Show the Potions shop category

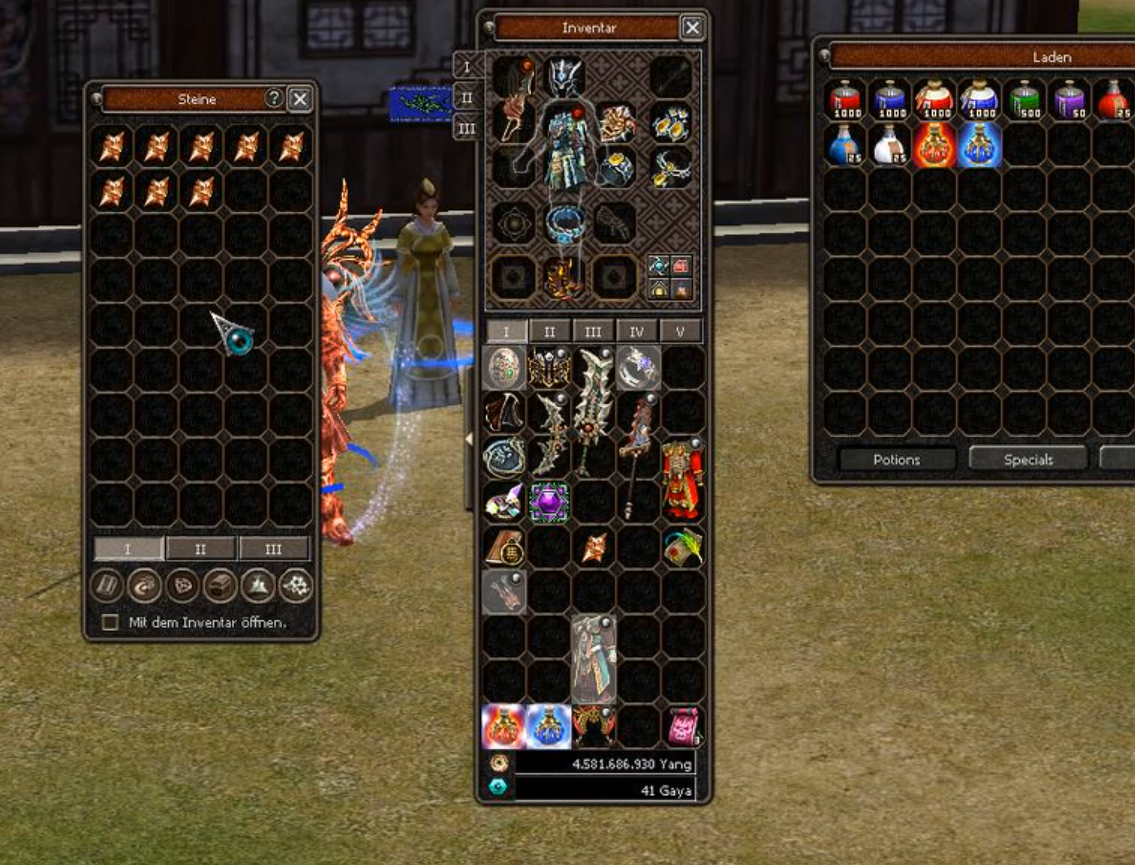(x=894, y=459)
